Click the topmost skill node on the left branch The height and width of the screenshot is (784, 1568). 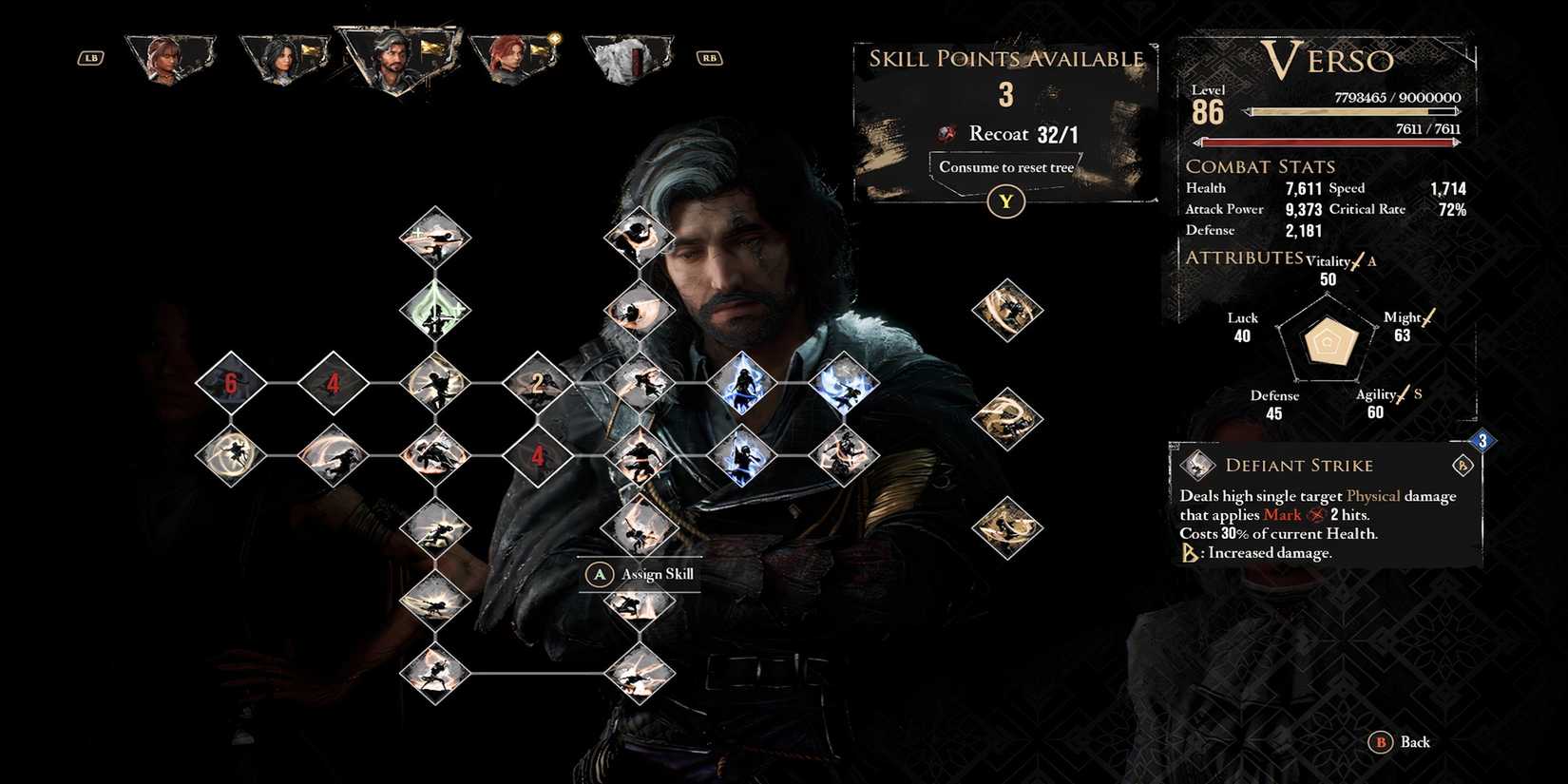(434, 236)
